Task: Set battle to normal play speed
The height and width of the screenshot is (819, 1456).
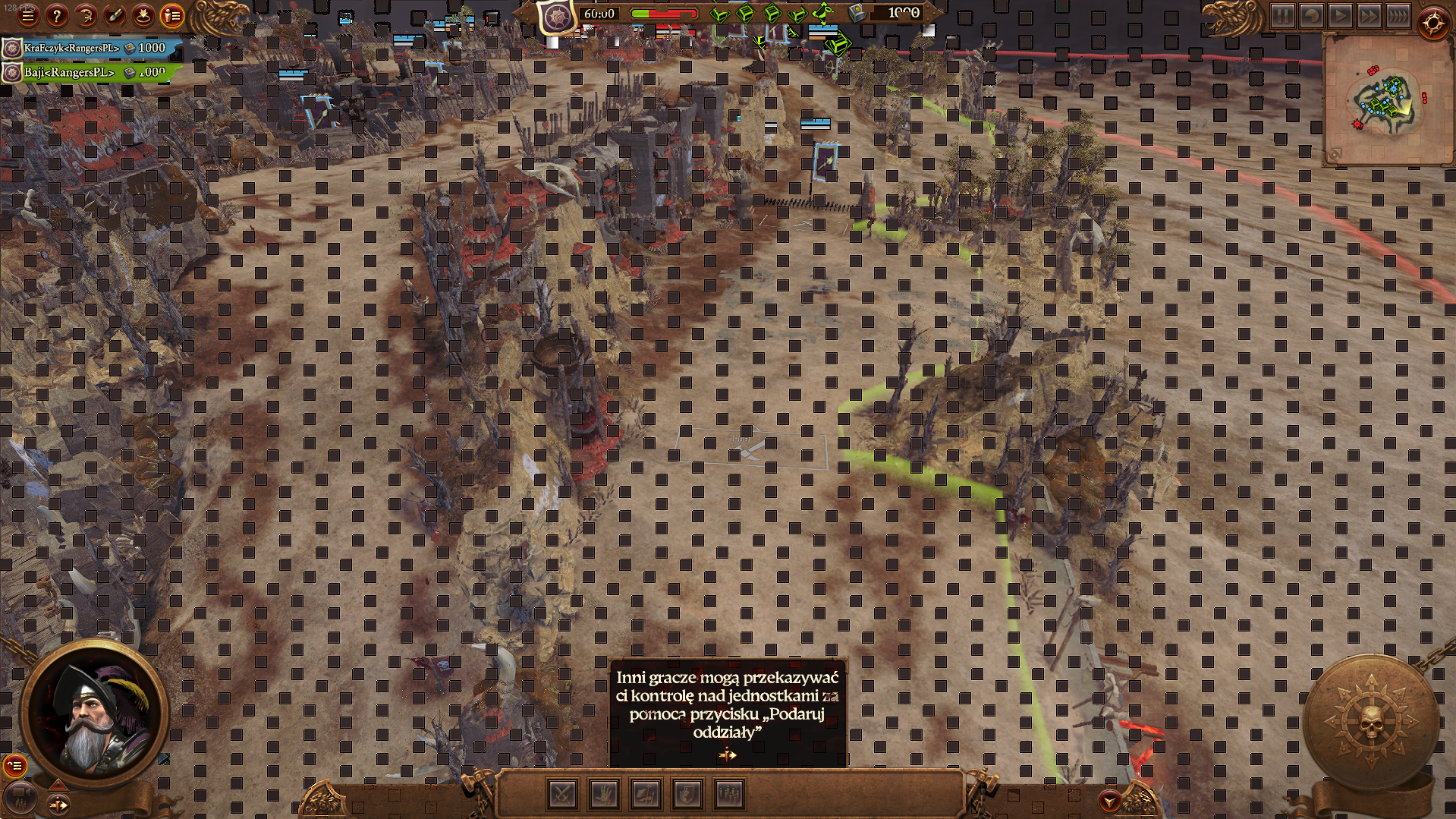Action: click(1340, 16)
